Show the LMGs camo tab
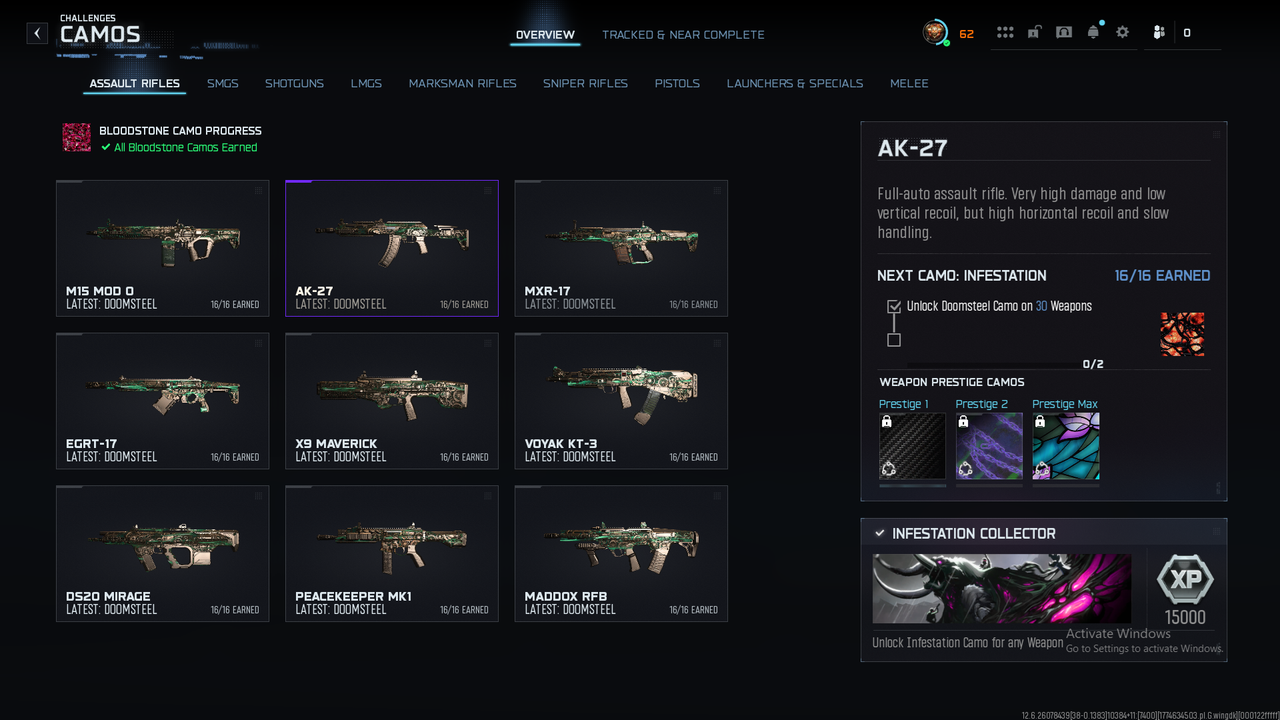The height and width of the screenshot is (720, 1280). (366, 84)
